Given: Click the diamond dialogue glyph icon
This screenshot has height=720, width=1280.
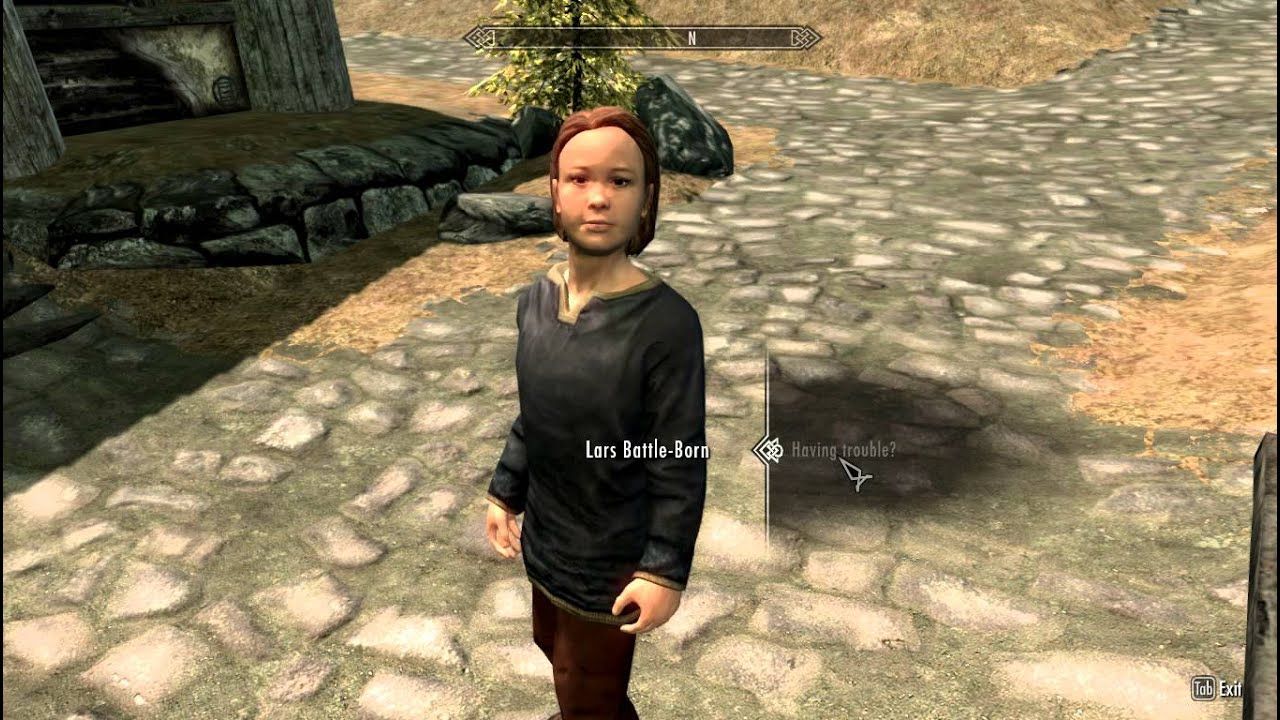Looking at the screenshot, I should click(x=770, y=450).
